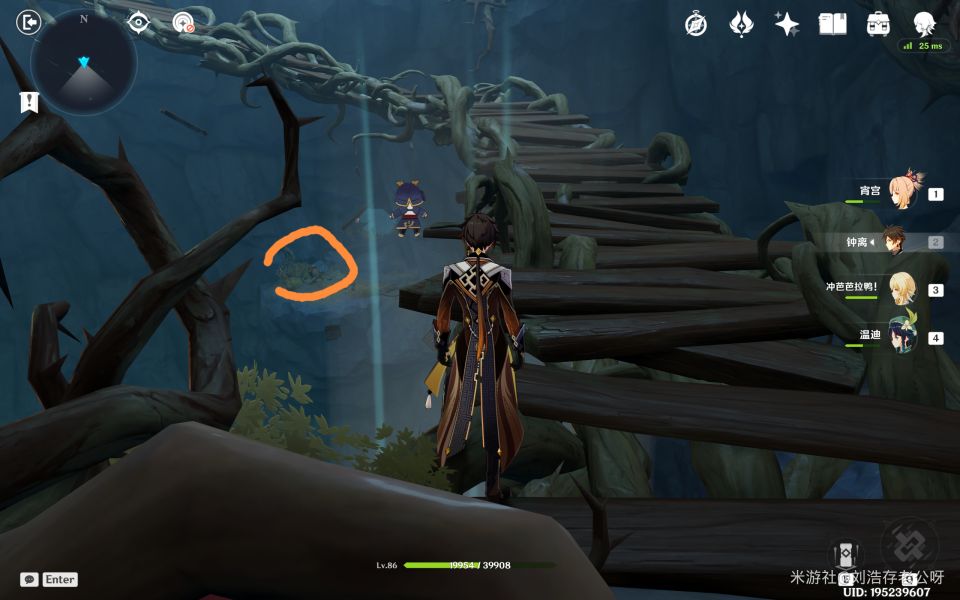Switch to party member 冲芭芭拉鸭!
The height and width of the screenshot is (600, 960).
coord(902,288)
